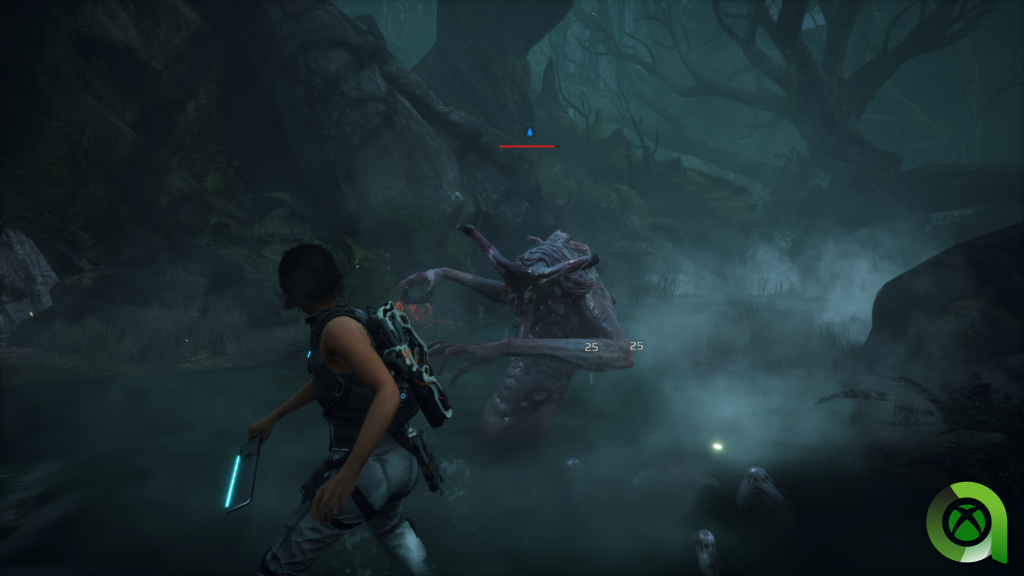The height and width of the screenshot is (576, 1024).
Task: Click the green Xbox logo watermark
Action: 964,521
